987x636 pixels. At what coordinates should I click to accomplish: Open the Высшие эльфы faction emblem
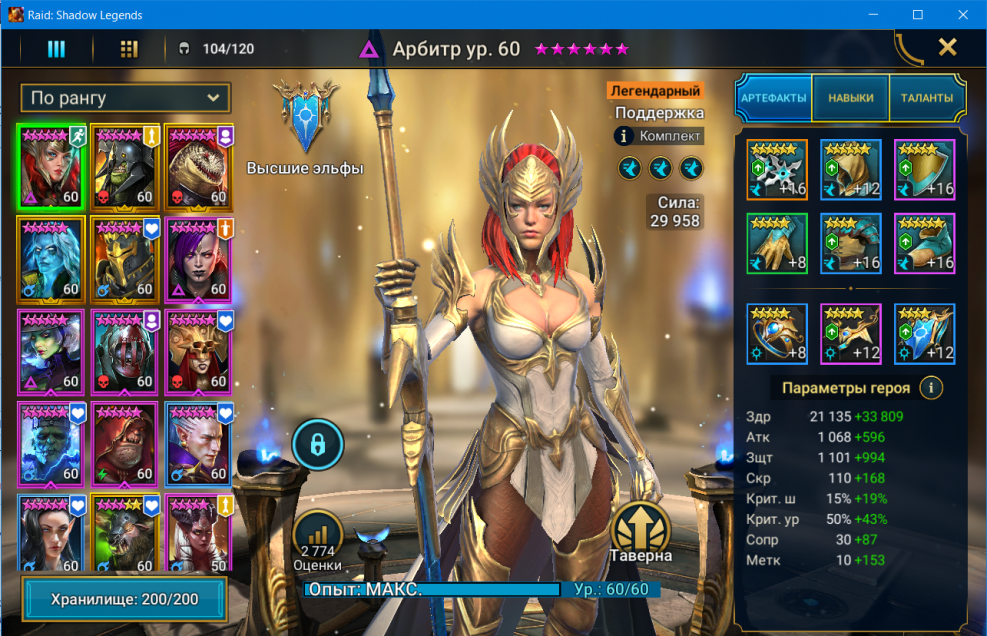[305, 115]
